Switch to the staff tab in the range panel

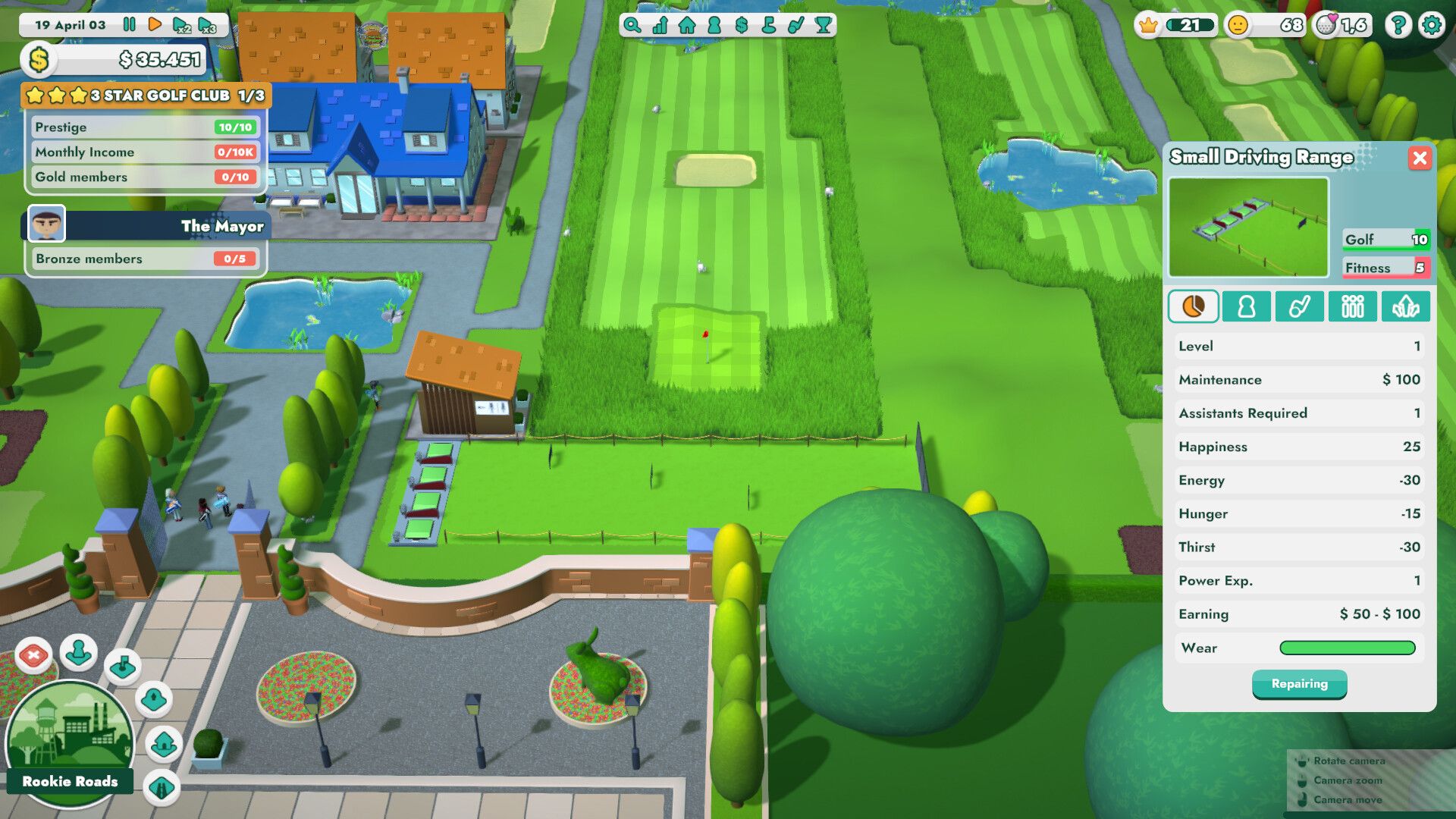(x=1353, y=306)
